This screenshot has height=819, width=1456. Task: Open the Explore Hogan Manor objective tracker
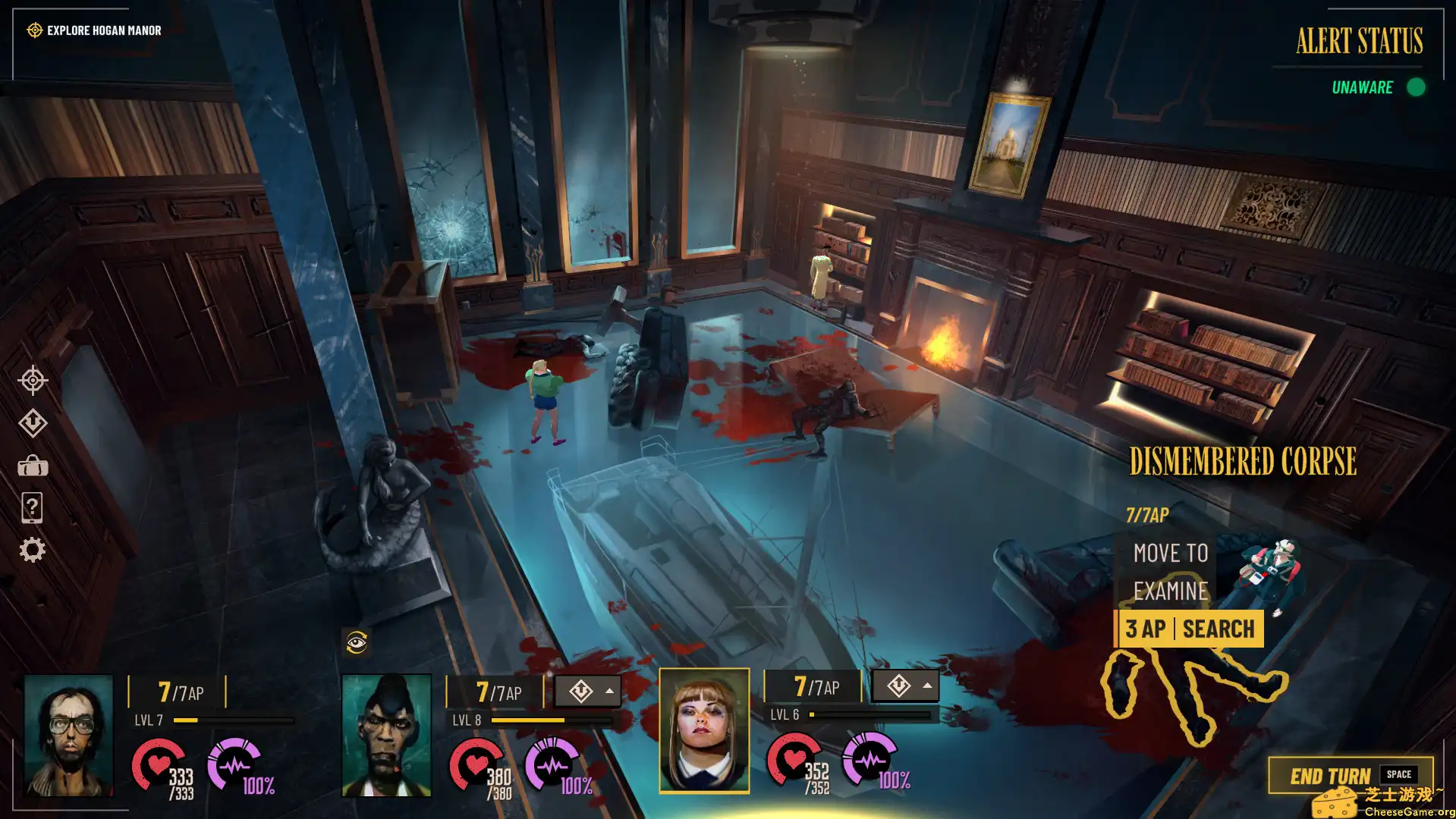[x=96, y=30]
